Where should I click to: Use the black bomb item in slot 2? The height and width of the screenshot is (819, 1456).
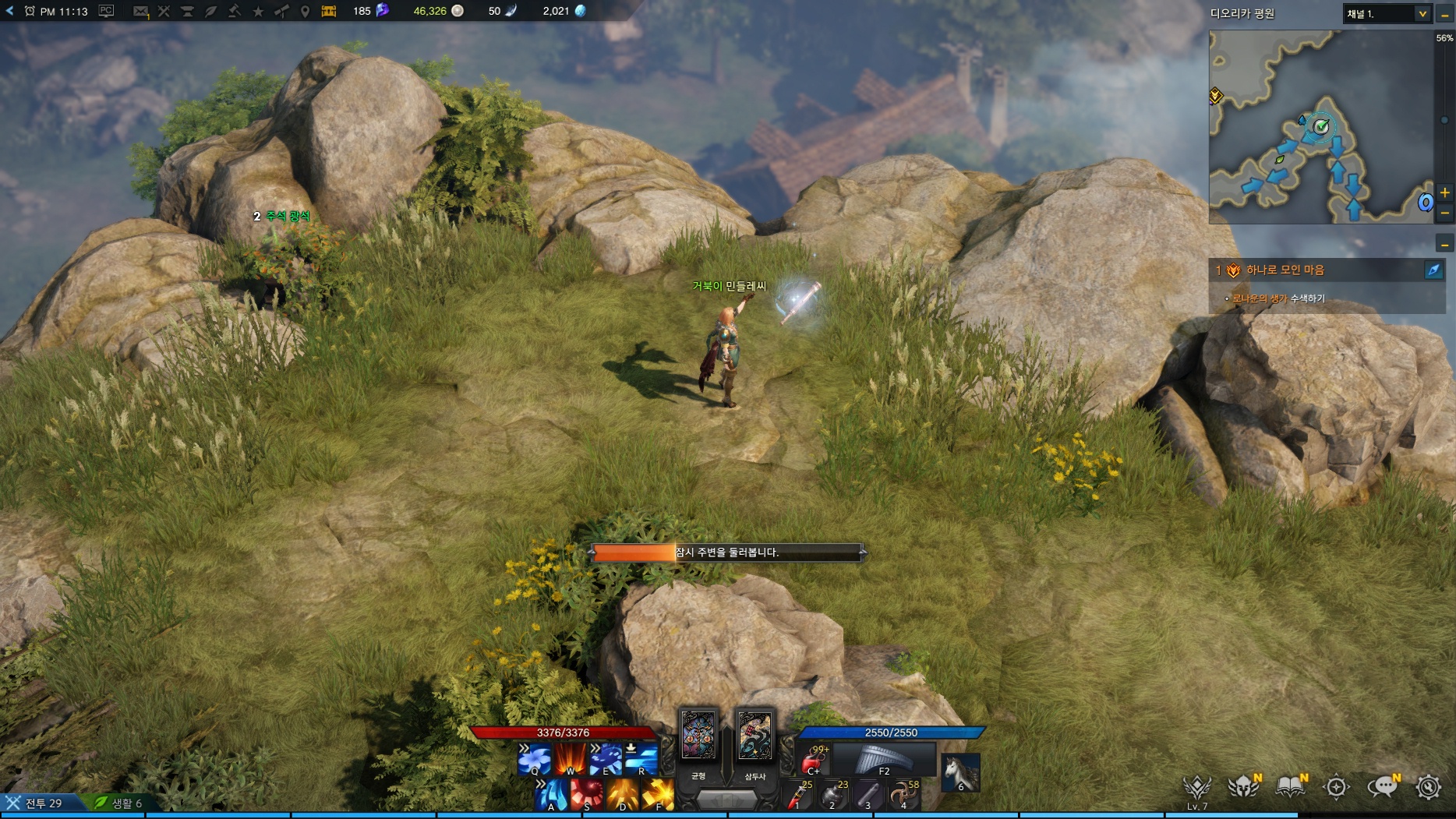click(833, 796)
